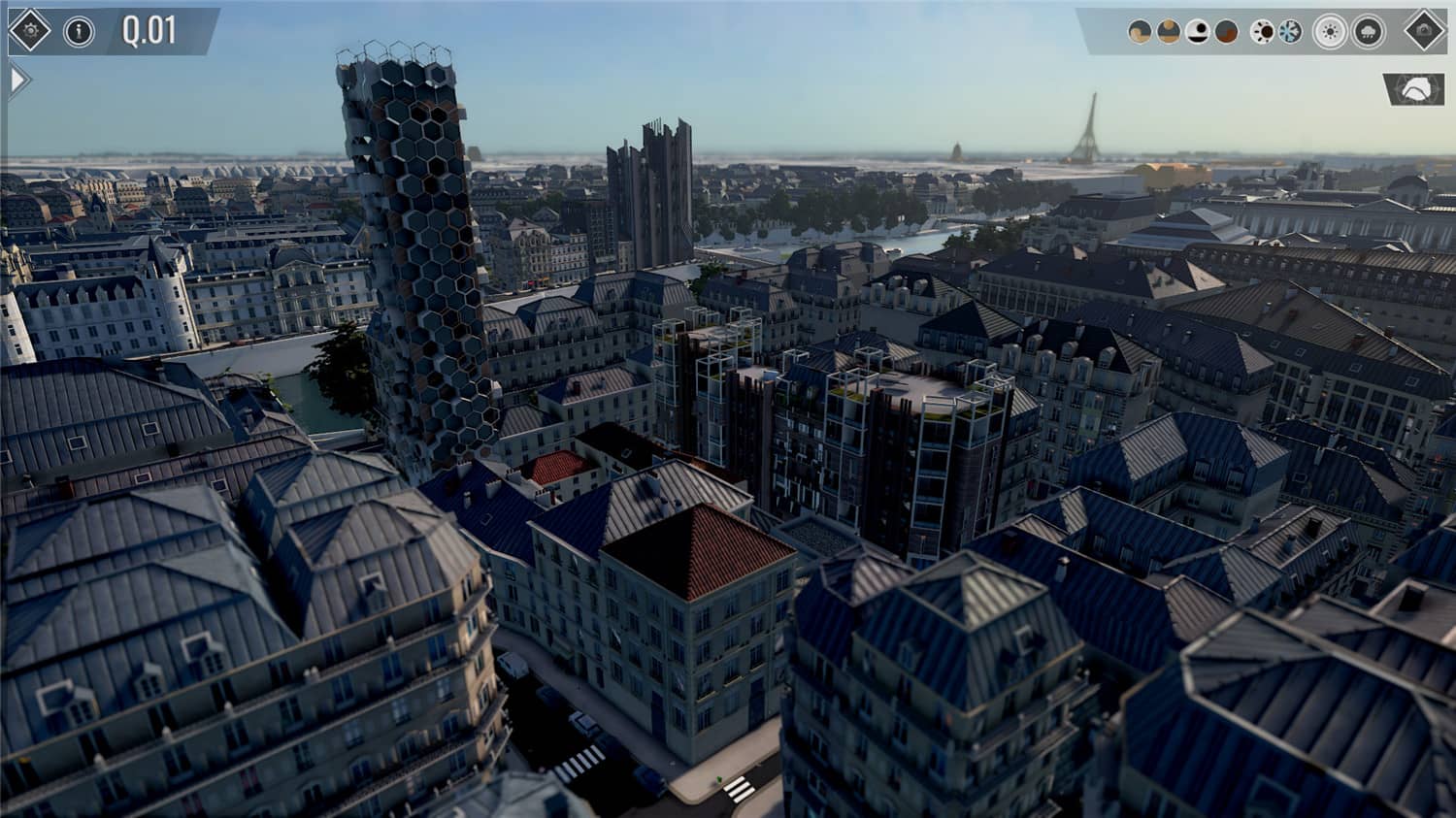This screenshot has height=818, width=1456.
Task: Click the compass map panel below the camera
Action: point(1413,89)
